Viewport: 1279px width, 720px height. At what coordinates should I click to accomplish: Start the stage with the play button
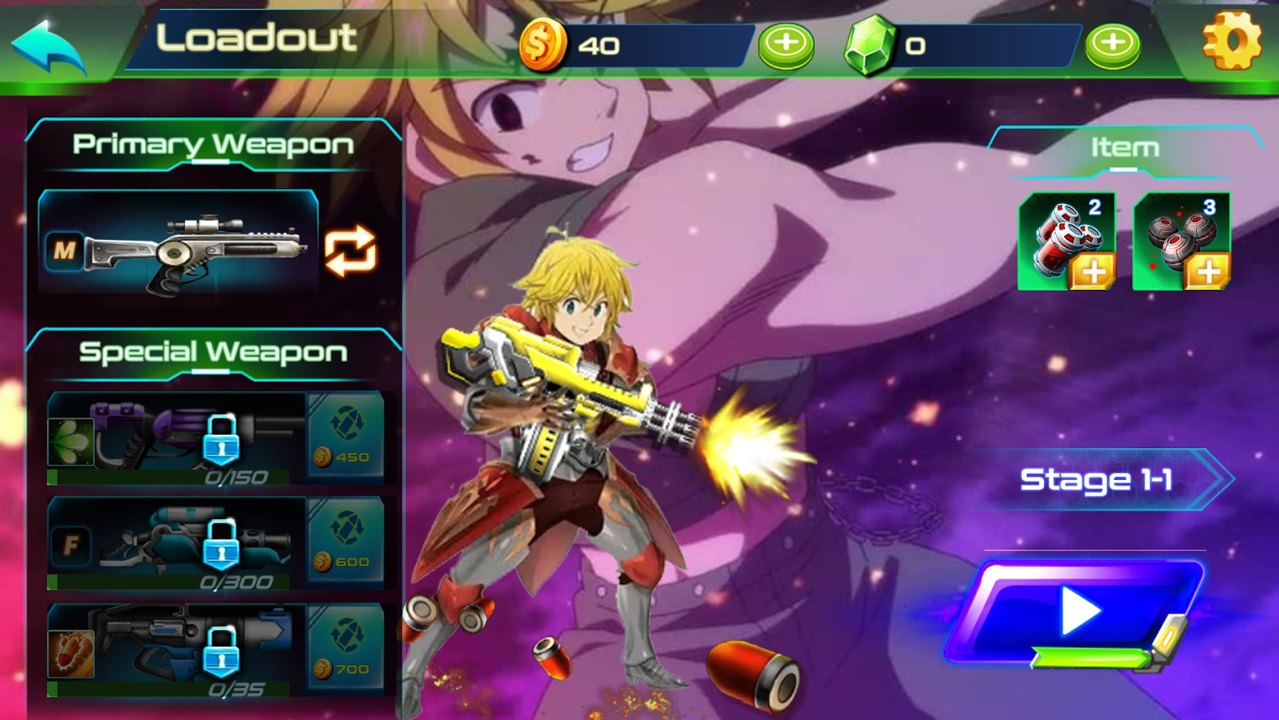pyautogui.click(x=1076, y=611)
